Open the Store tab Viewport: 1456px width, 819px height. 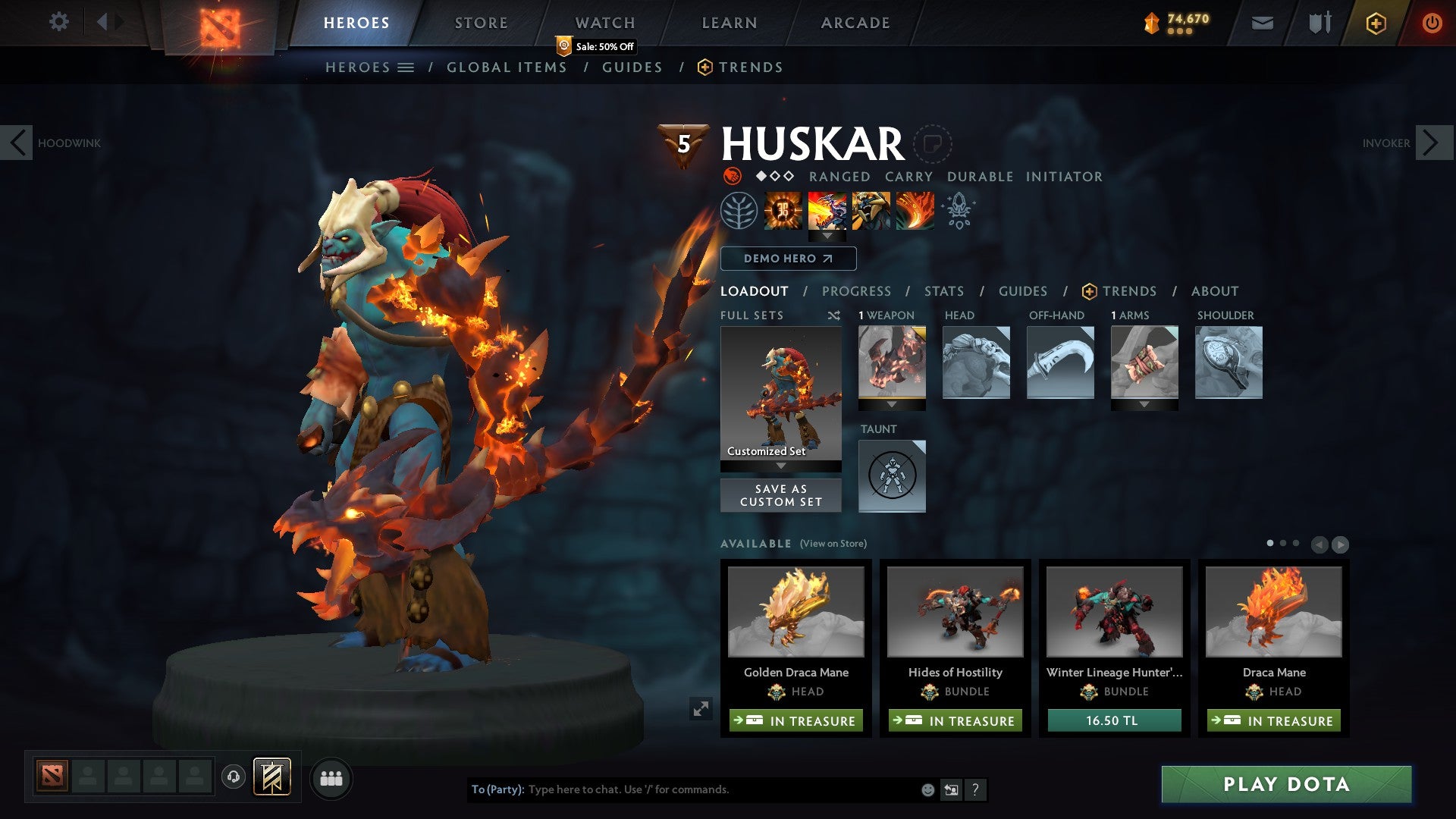(481, 23)
